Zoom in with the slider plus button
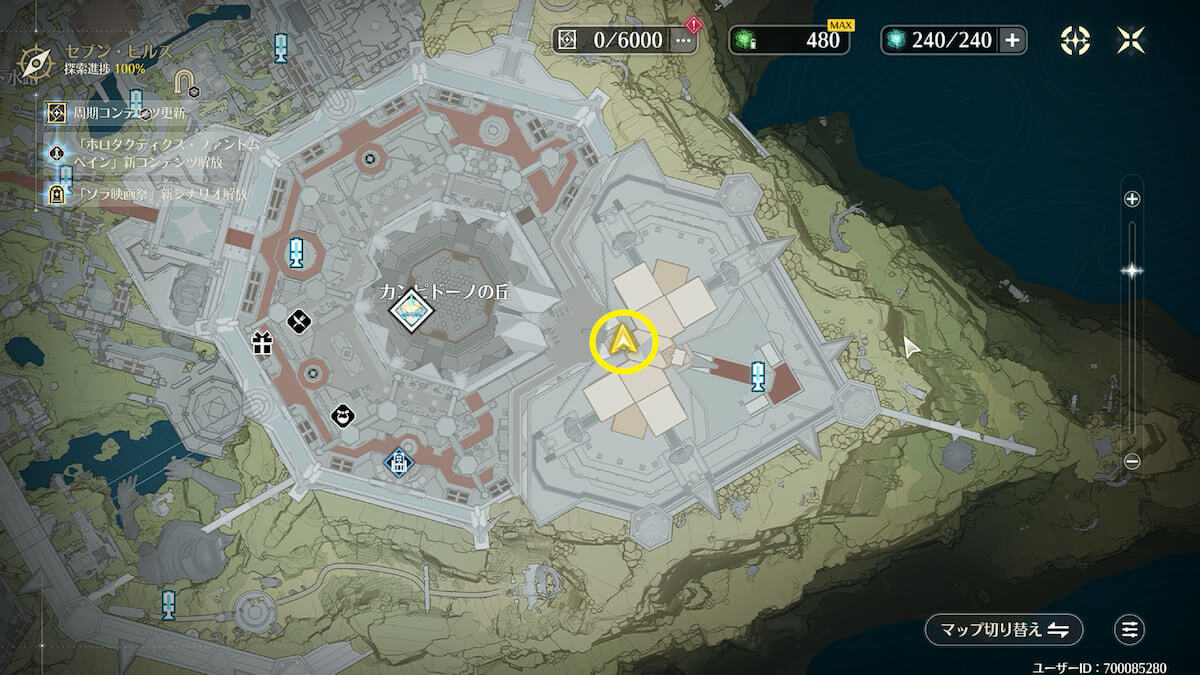 [1132, 199]
